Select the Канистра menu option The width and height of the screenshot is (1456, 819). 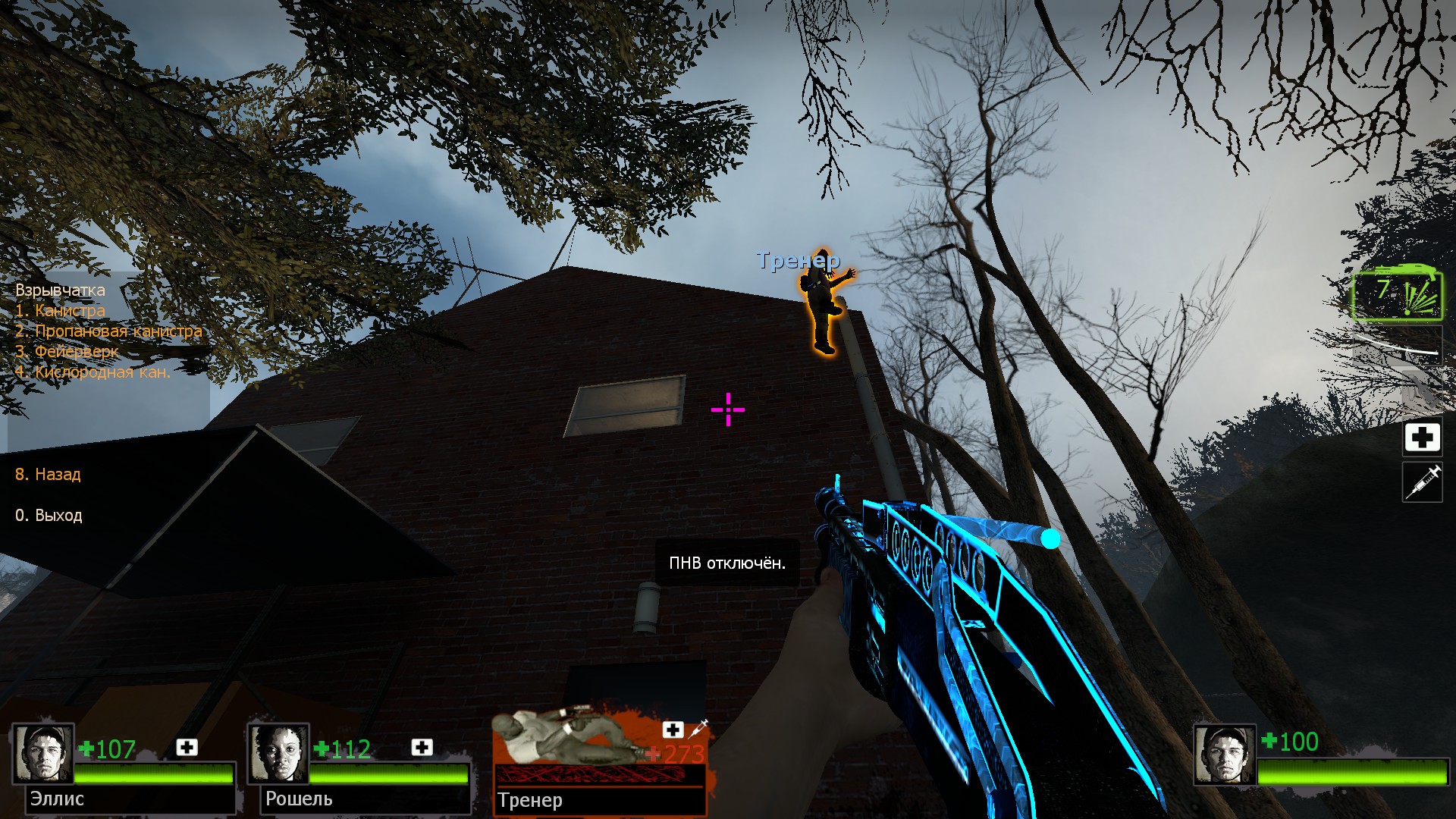61,311
